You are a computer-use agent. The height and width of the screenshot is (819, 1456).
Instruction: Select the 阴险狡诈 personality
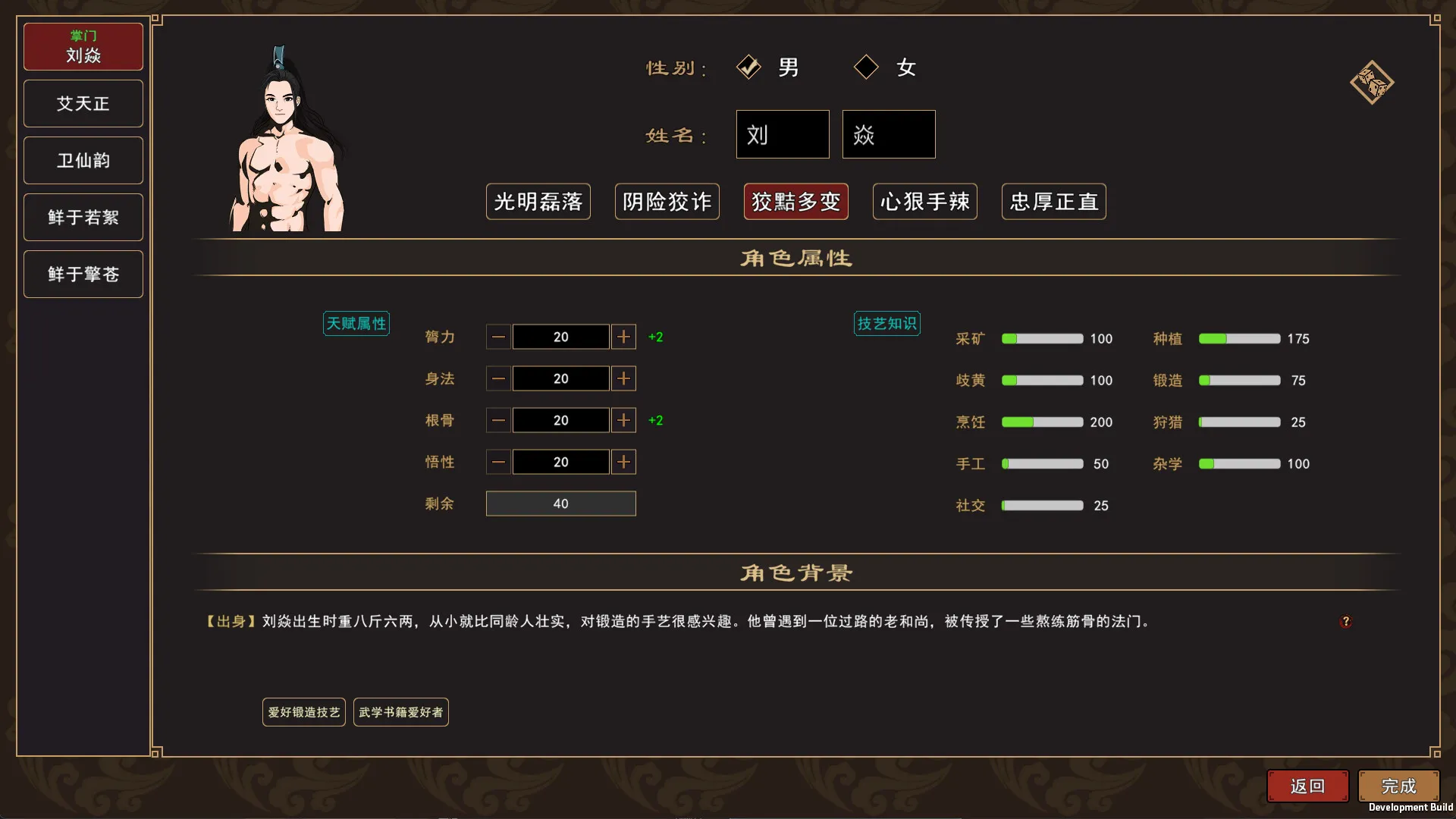tap(667, 202)
